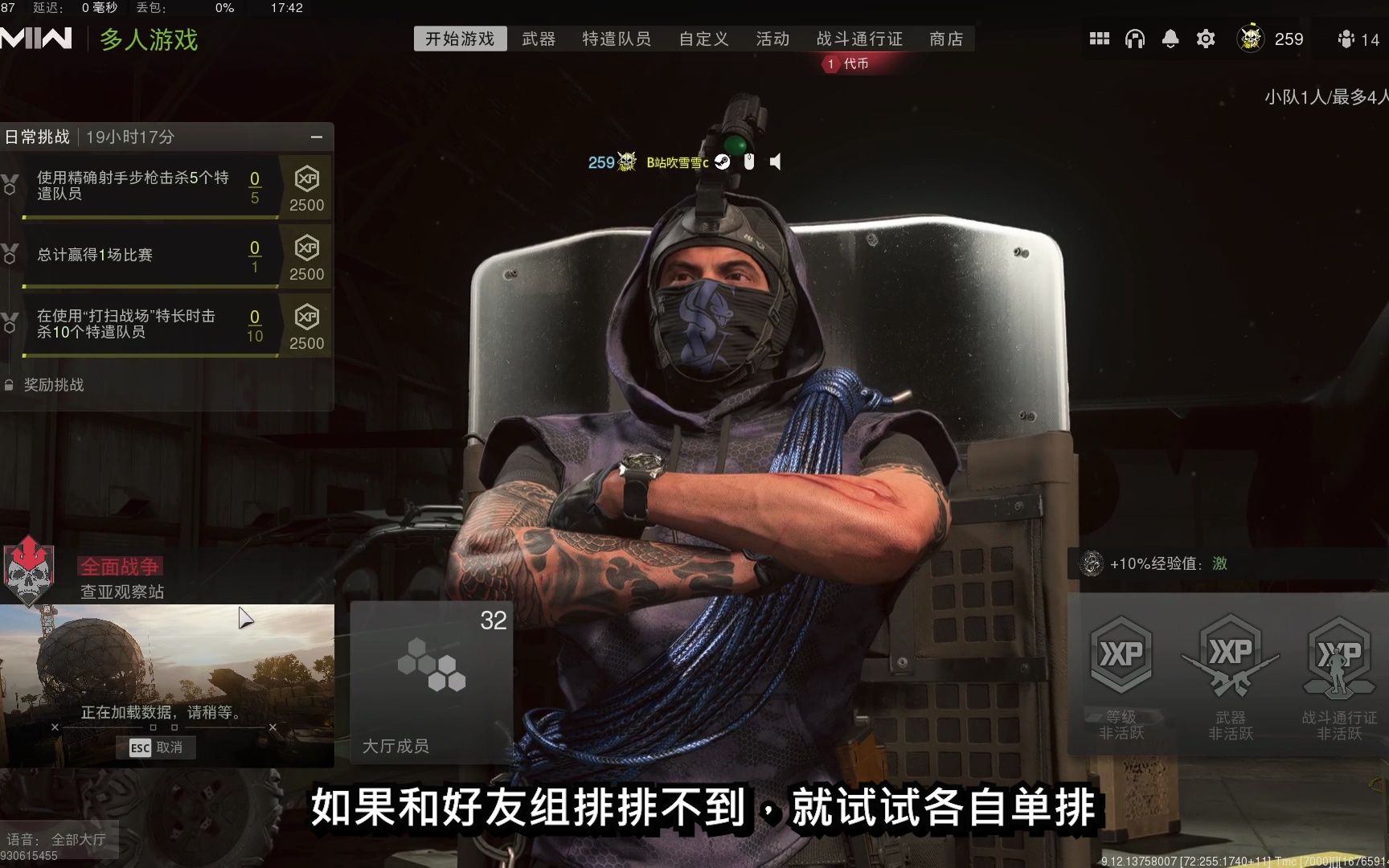Open audio channel options via headset icon
The width and height of the screenshot is (1389, 868).
pos(1135,38)
